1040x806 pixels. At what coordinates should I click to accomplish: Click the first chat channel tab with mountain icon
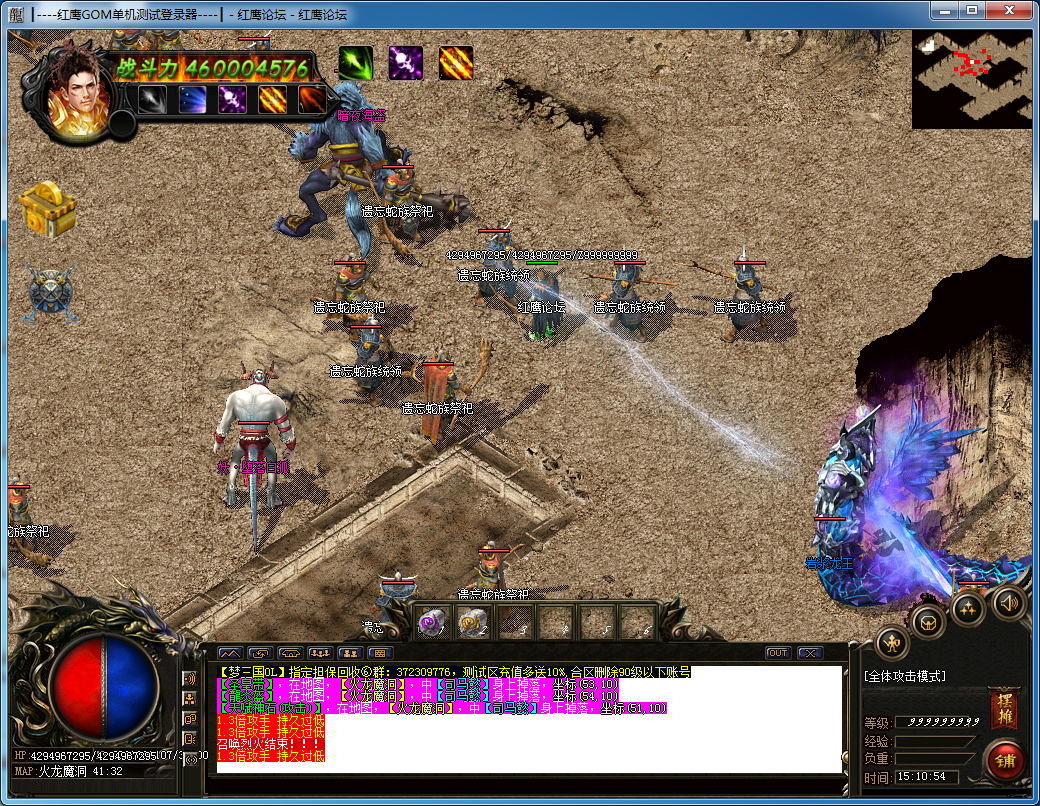[229, 653]
